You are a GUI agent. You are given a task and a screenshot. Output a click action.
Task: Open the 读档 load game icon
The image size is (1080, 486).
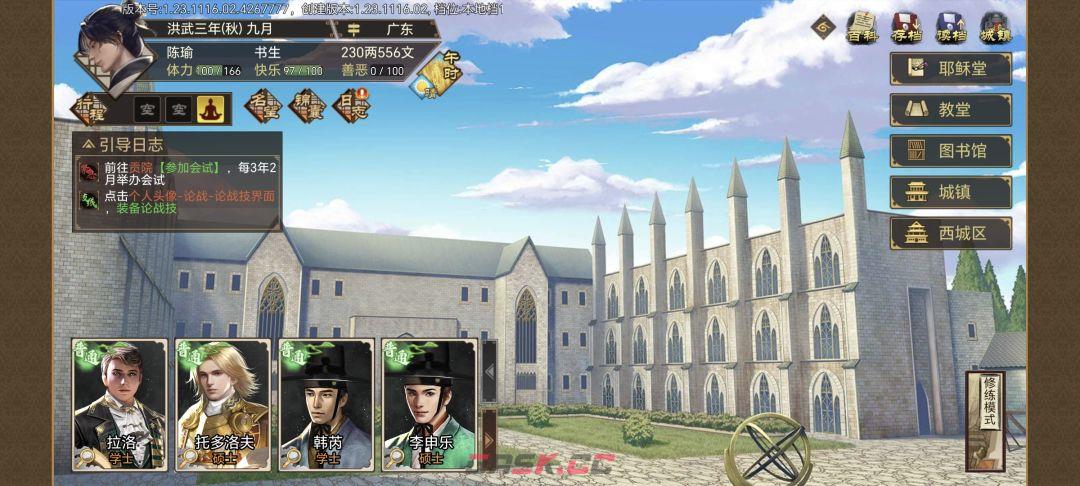point(950,27)
